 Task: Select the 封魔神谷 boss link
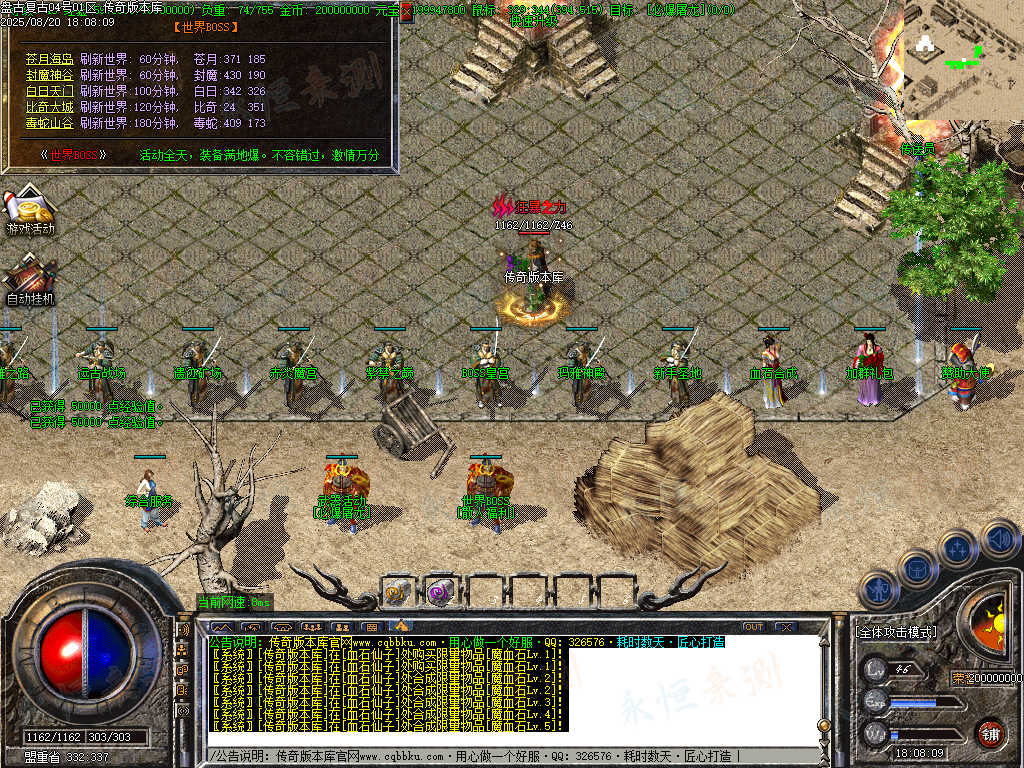coord(49,75)
